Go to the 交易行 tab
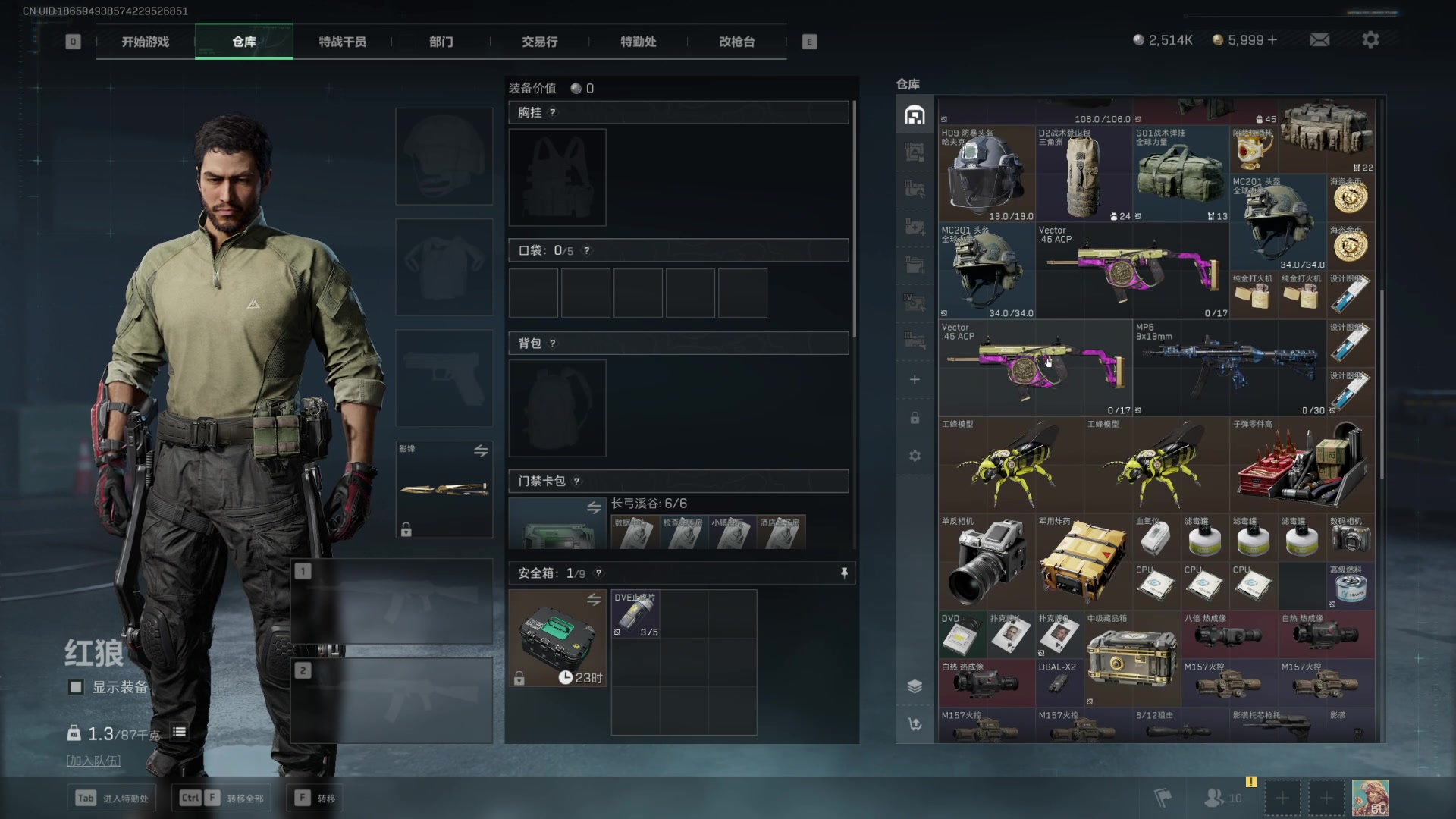This screenshot has height=819, width=1456. point(540,42)
